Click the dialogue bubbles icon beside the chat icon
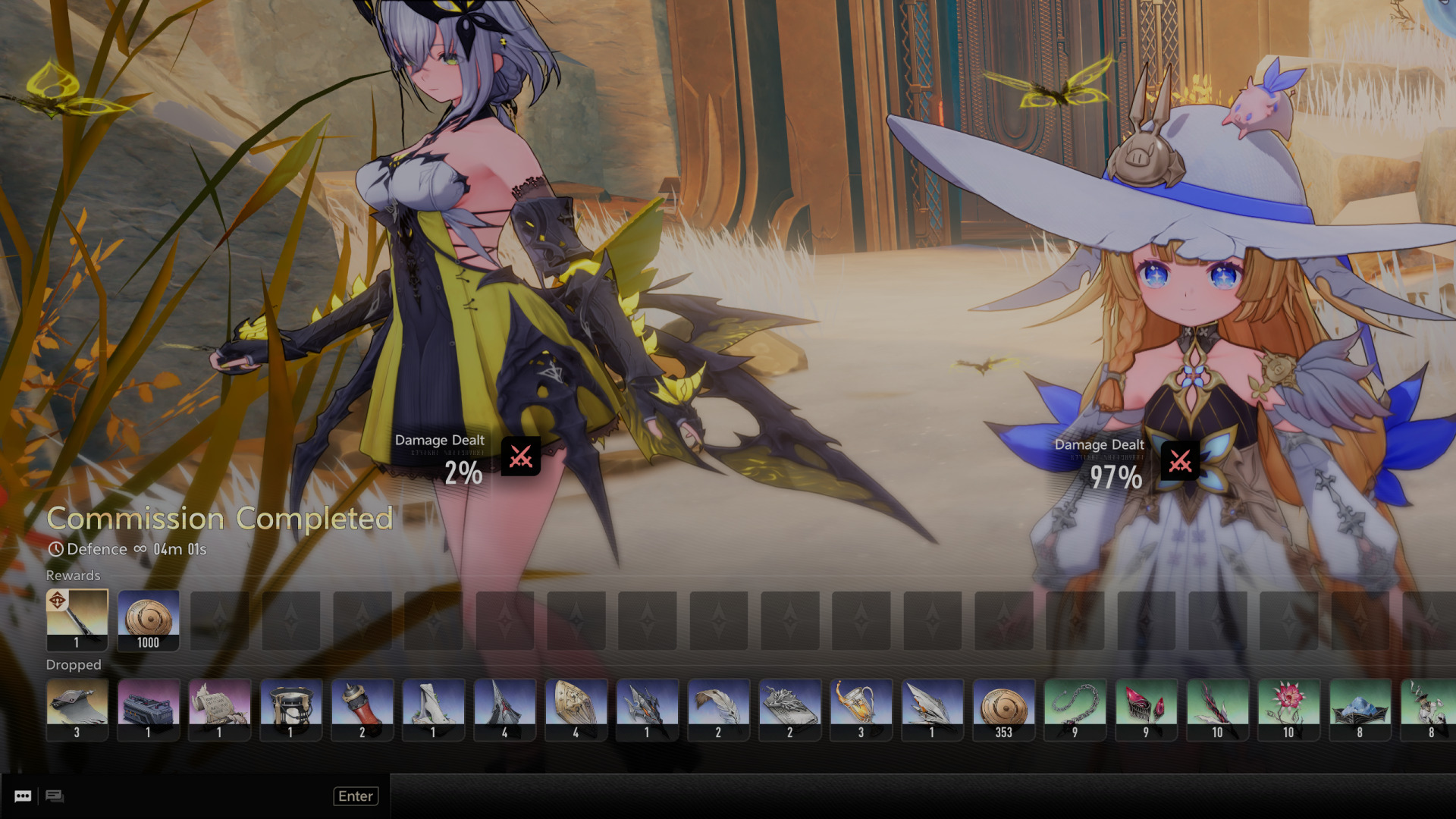1456x819 pixels. [55, 795]
